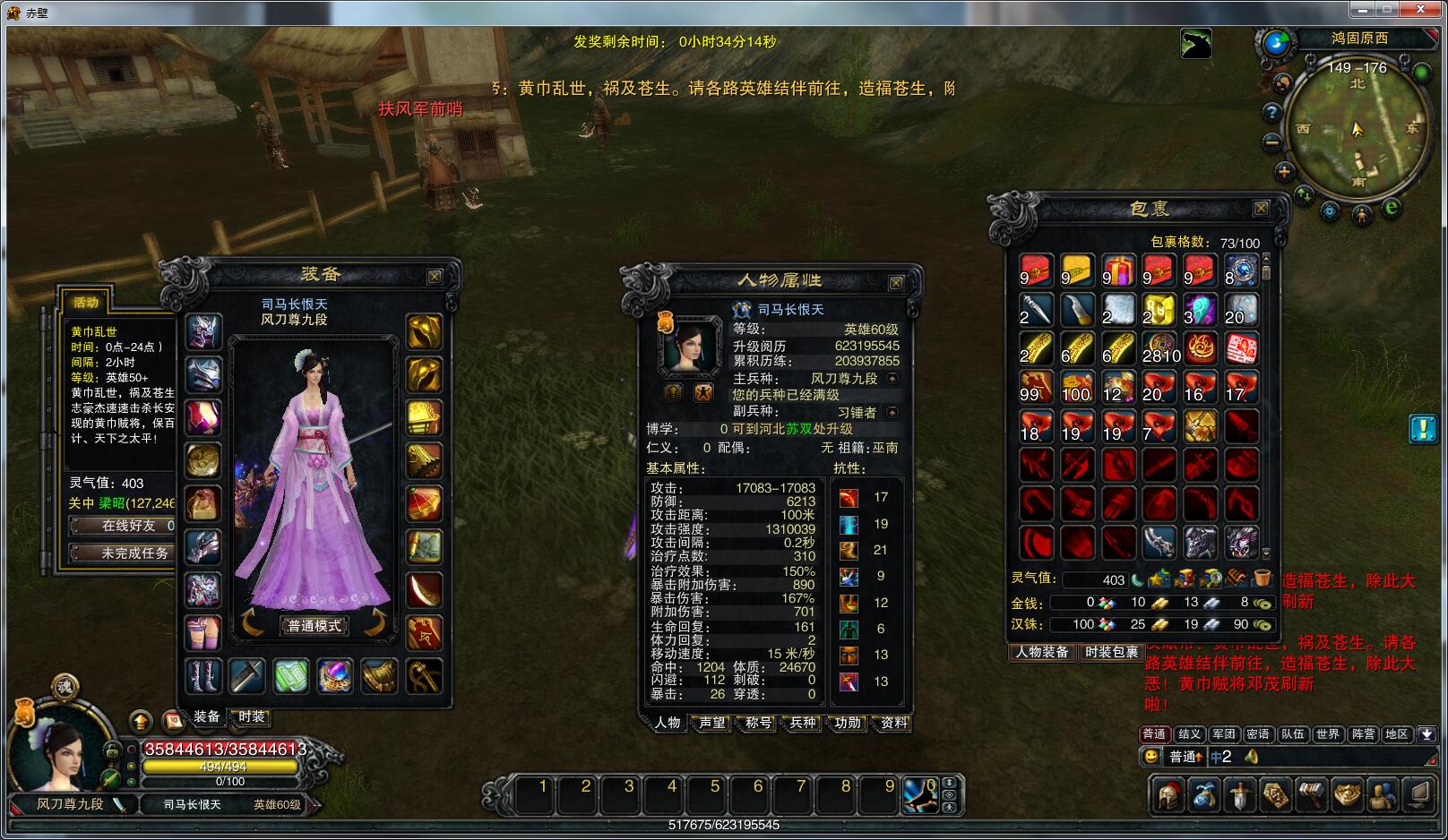Select the 兵种 troop type tab
This screenshot has width=1448, height=840.
click(803, 723)
